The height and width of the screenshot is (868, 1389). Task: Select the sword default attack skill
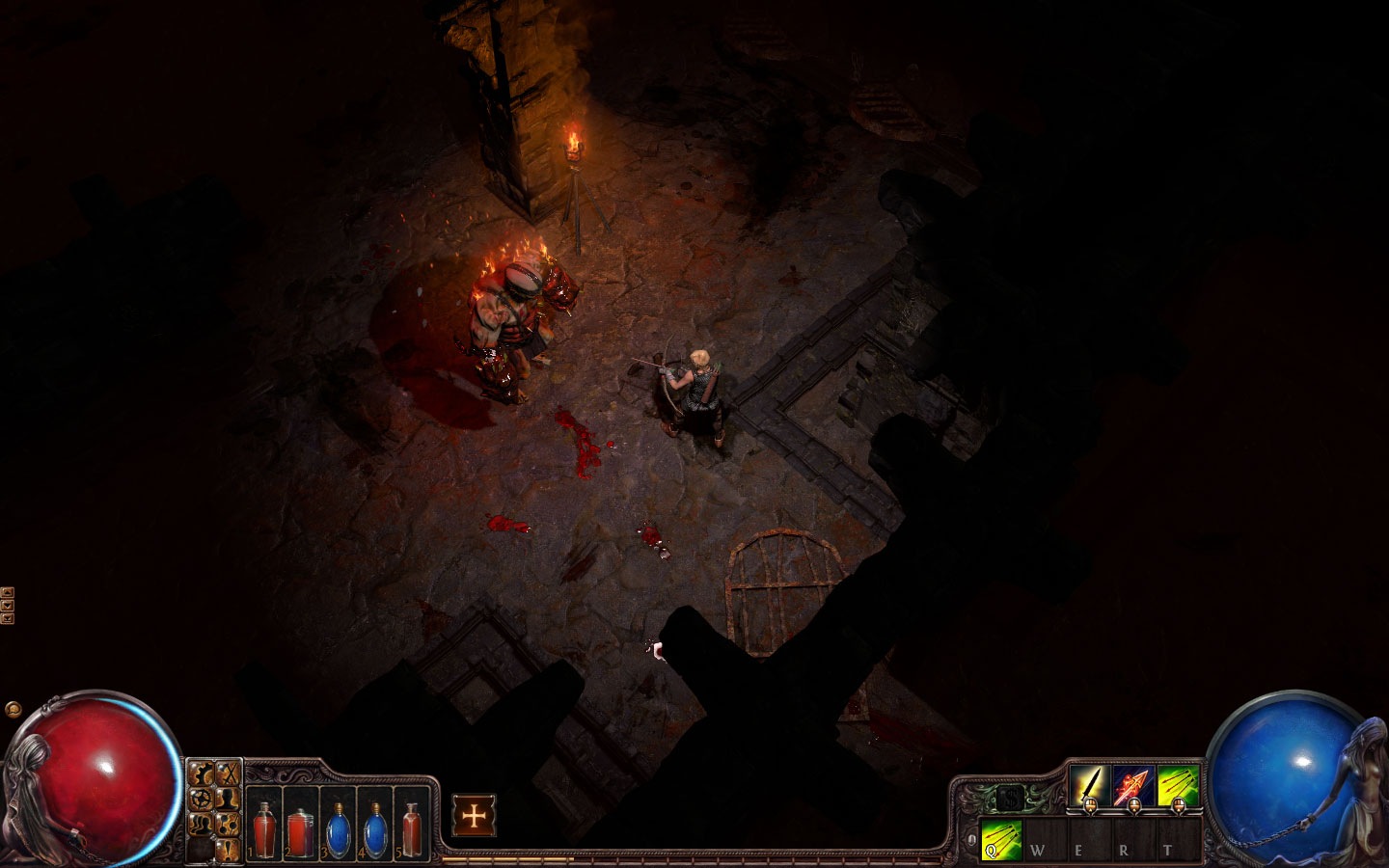(1089, 785)
